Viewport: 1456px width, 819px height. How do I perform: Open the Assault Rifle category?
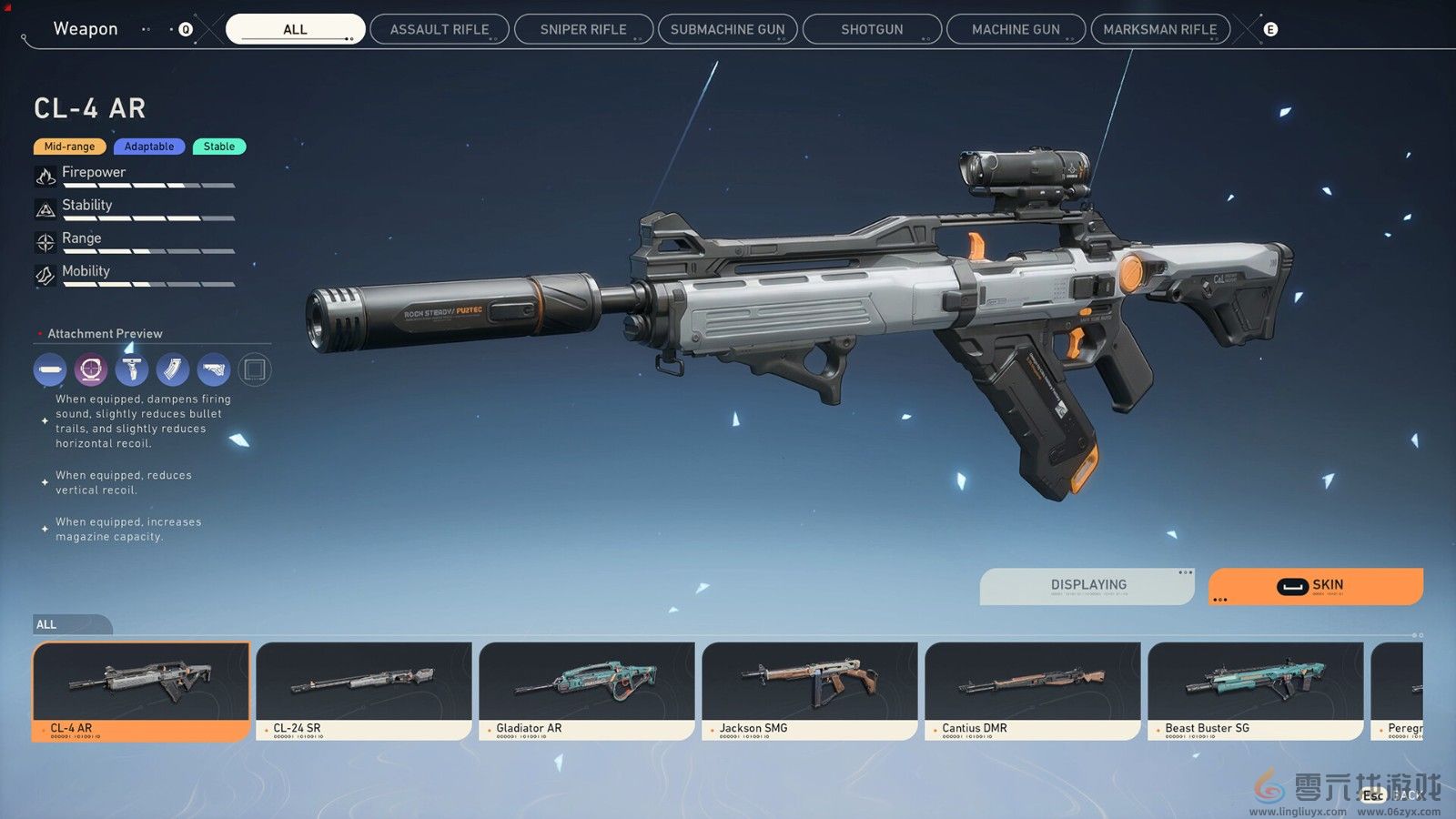pos(440,29)
